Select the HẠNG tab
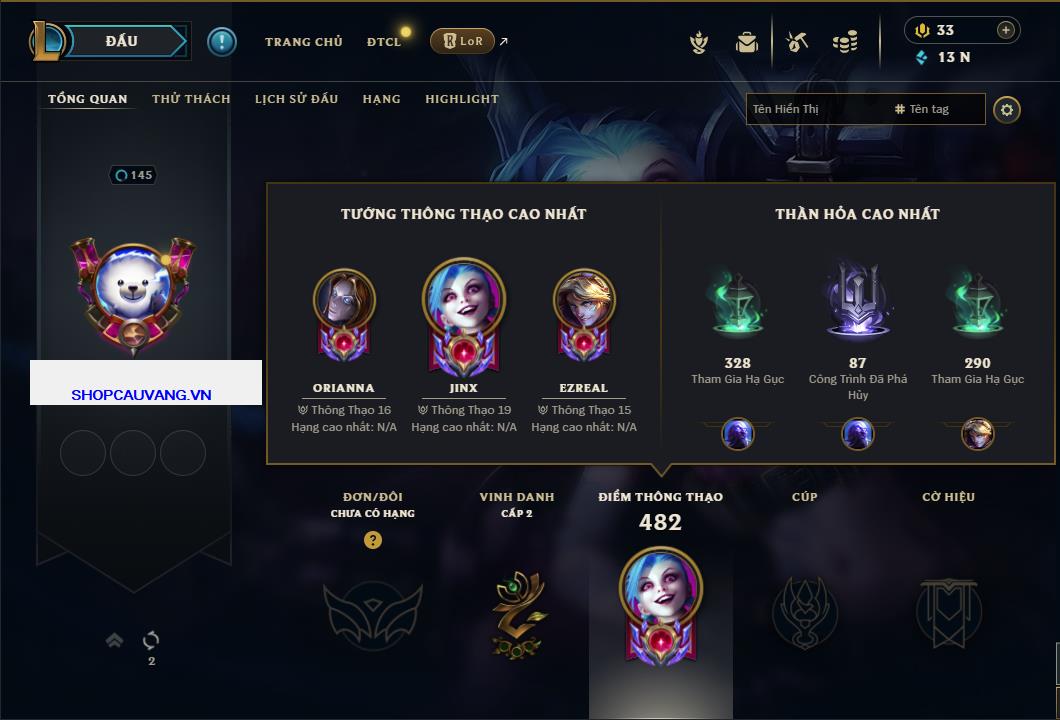This screenshot has width=1060, height=720. point(381,99)
